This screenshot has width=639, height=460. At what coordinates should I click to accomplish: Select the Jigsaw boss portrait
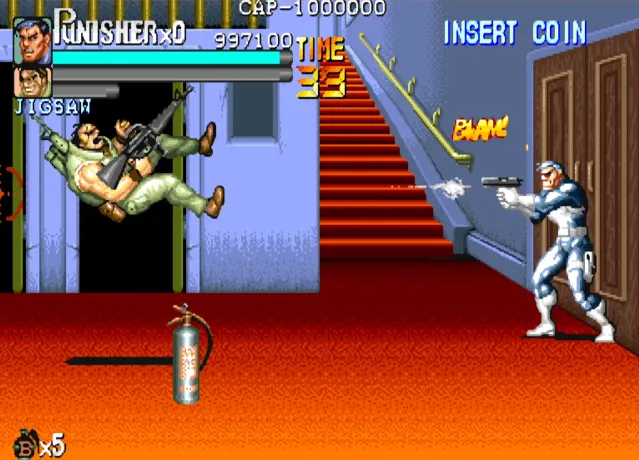30,82
